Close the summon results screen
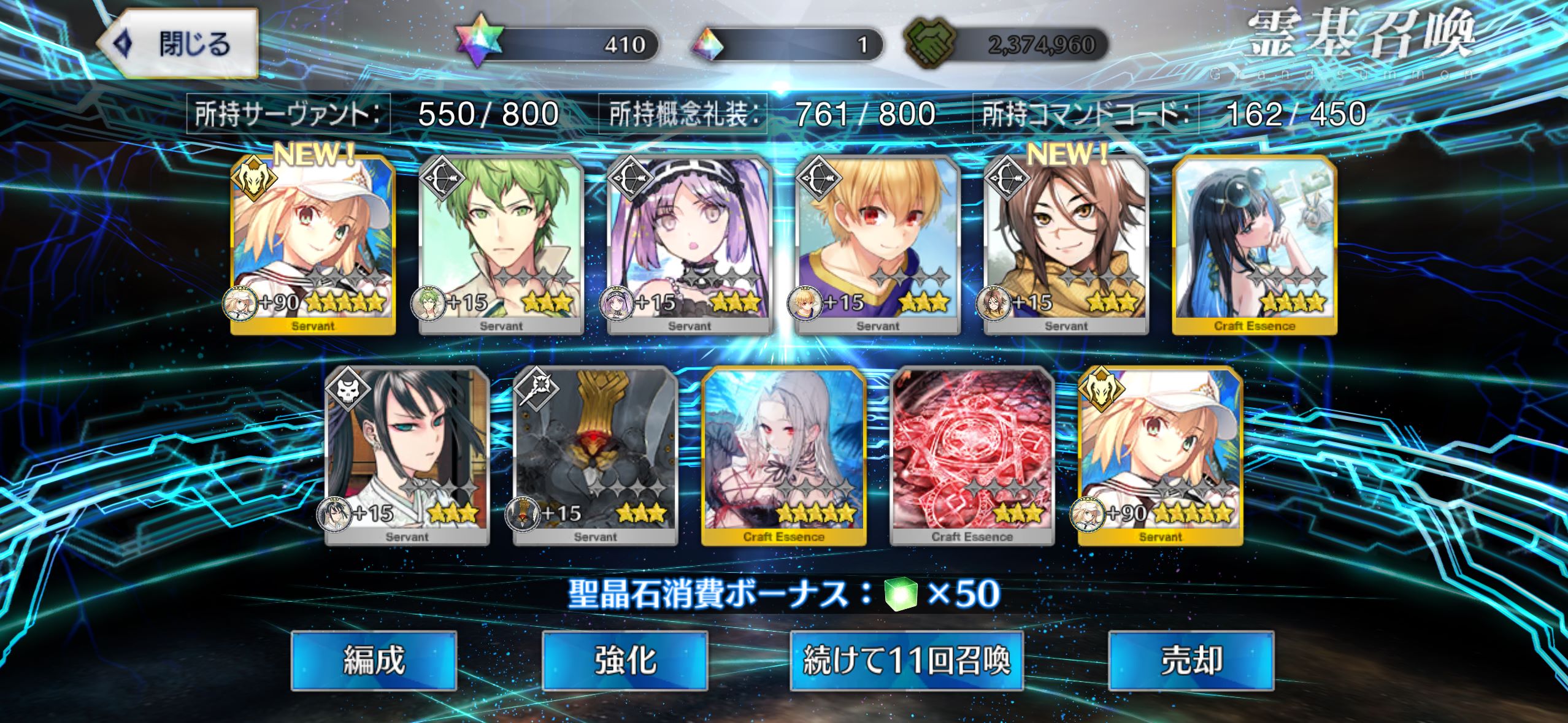1568x723 pixels. [x=177, y=44]
